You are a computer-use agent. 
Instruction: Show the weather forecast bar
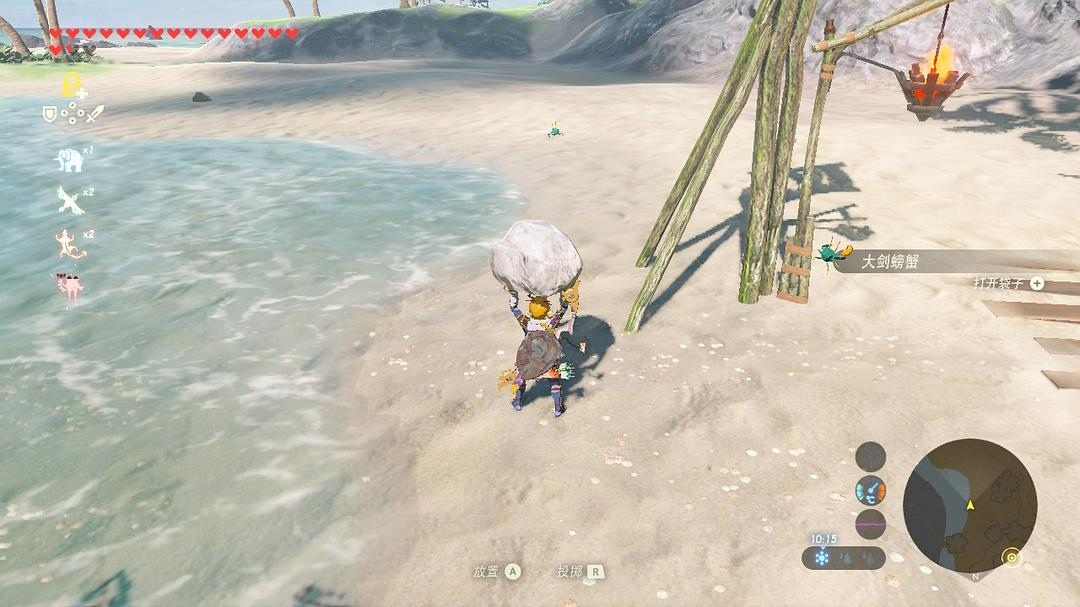[843, 557]
